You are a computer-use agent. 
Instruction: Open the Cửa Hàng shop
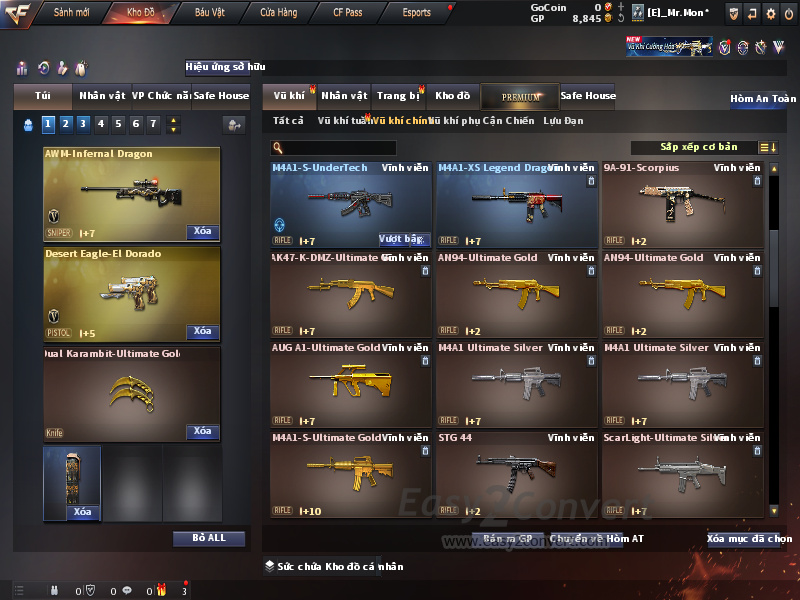point(278,13)
